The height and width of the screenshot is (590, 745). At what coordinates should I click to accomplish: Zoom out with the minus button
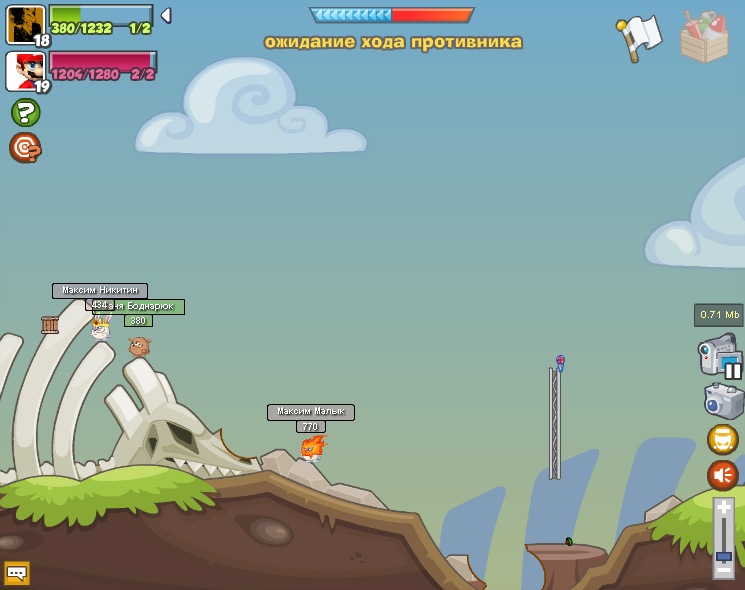tap(723, 570)
